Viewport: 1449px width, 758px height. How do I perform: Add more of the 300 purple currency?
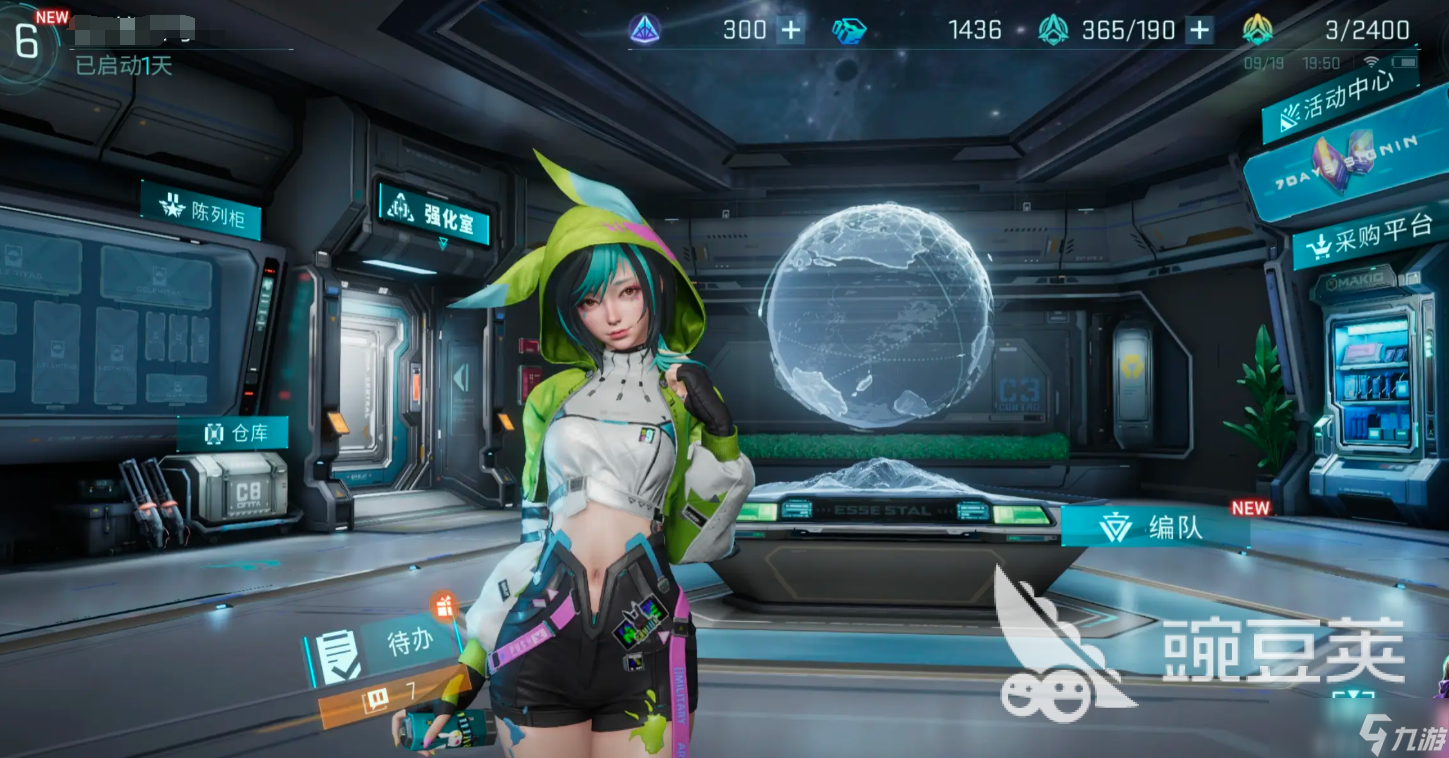coord(791,30)
